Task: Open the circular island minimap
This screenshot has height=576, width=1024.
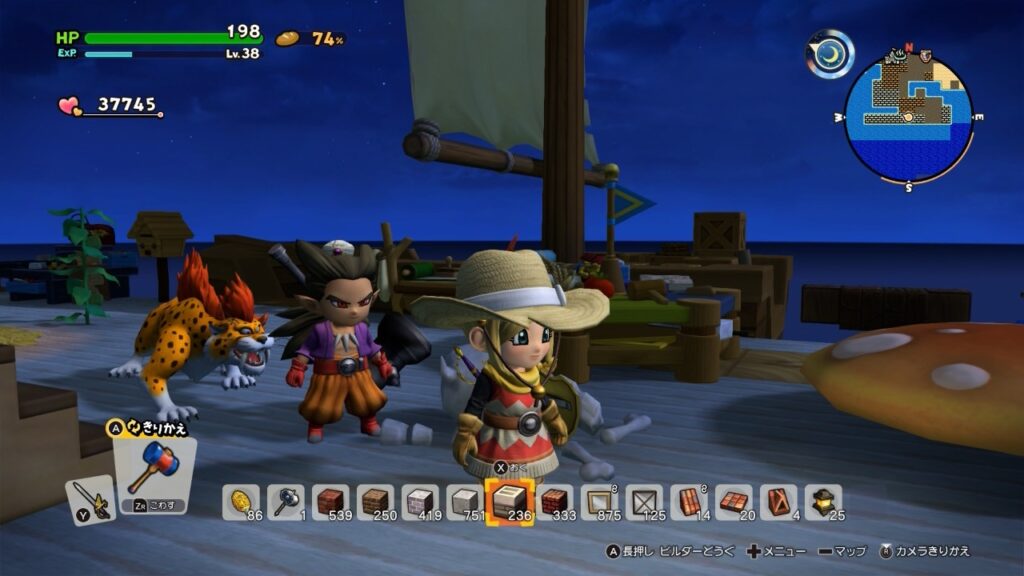Action: click(908, 118)
